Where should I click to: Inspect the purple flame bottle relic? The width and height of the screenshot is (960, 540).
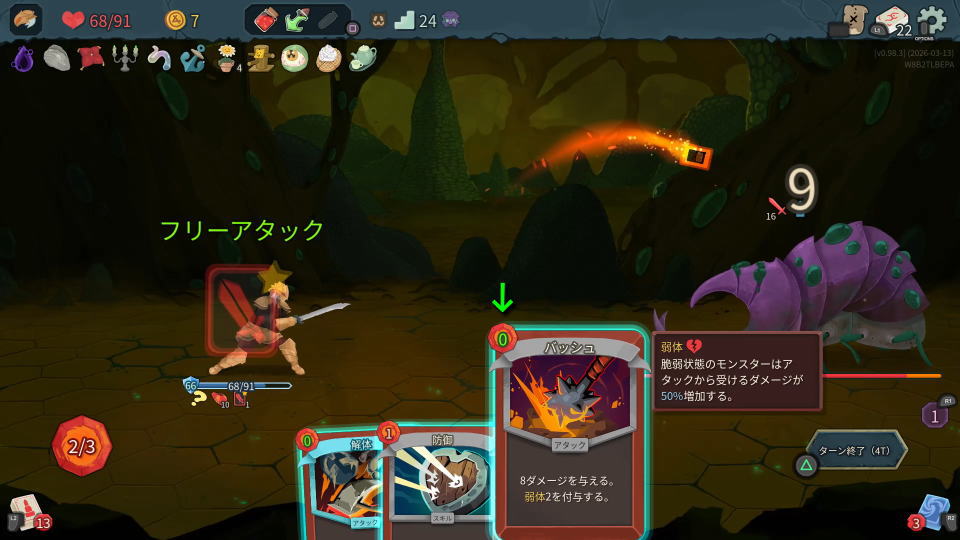[23, 59]
